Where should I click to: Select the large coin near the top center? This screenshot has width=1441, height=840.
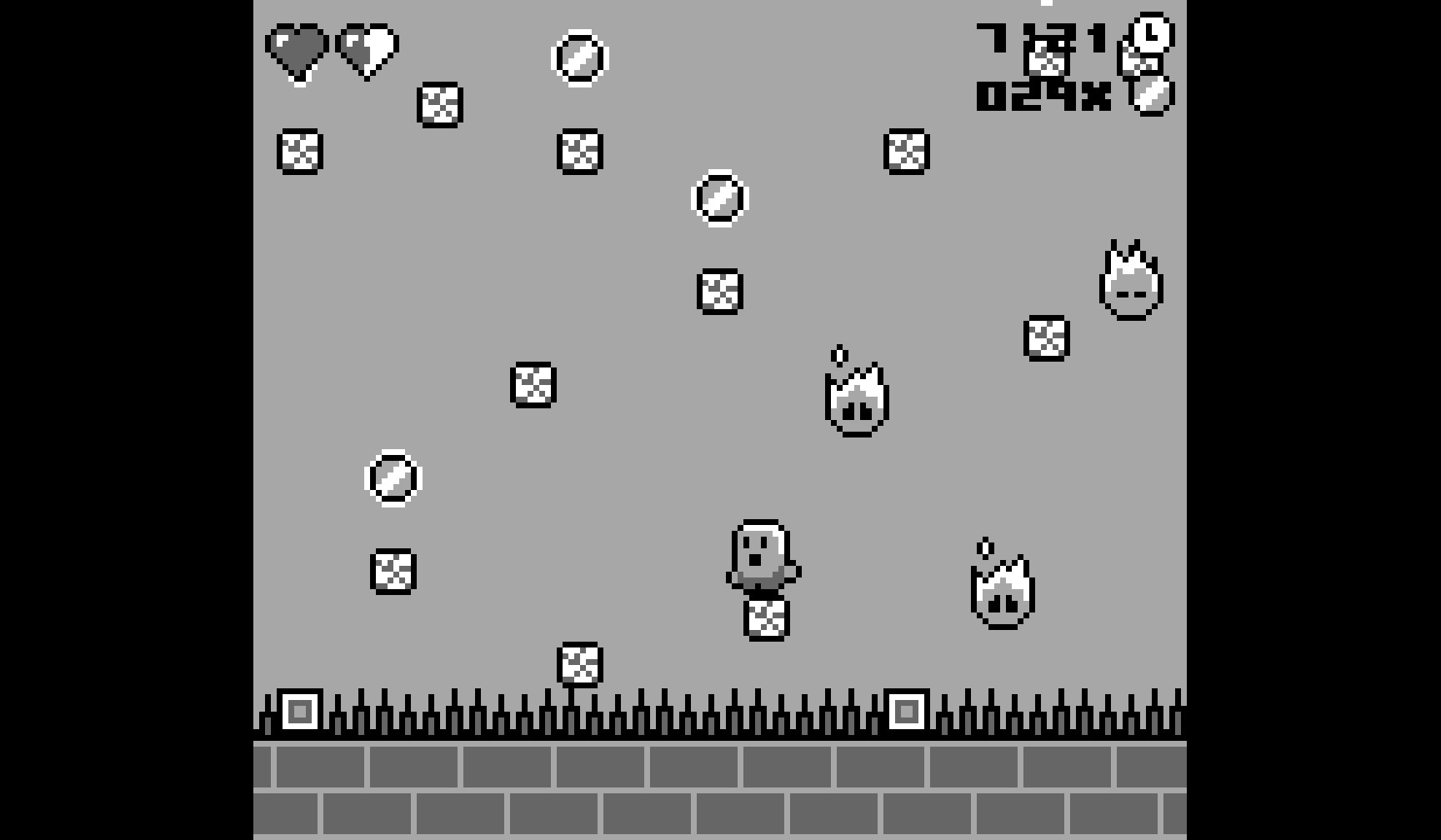[581, 58]
